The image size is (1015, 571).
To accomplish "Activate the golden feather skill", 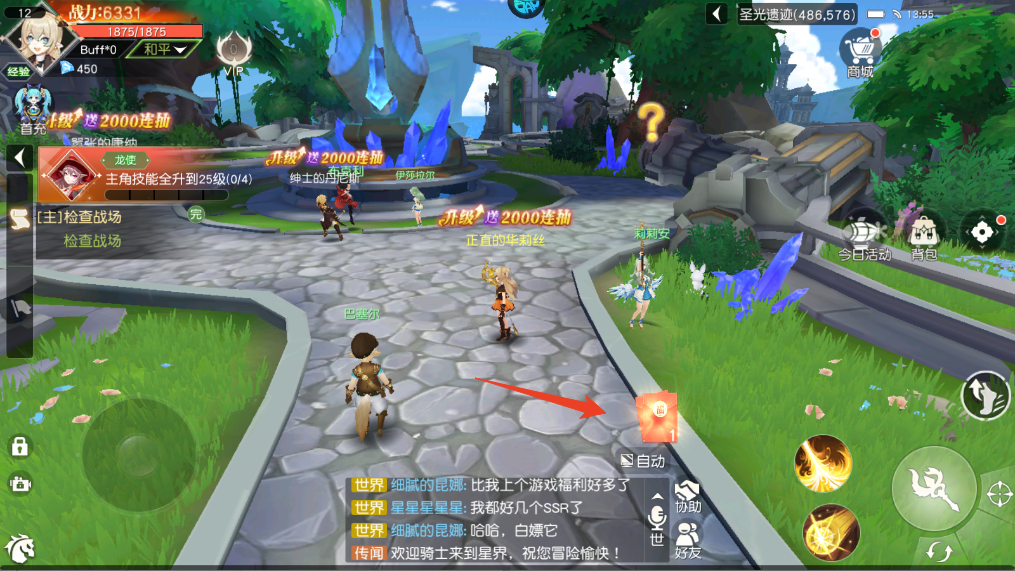I will (x=822, y=464).
